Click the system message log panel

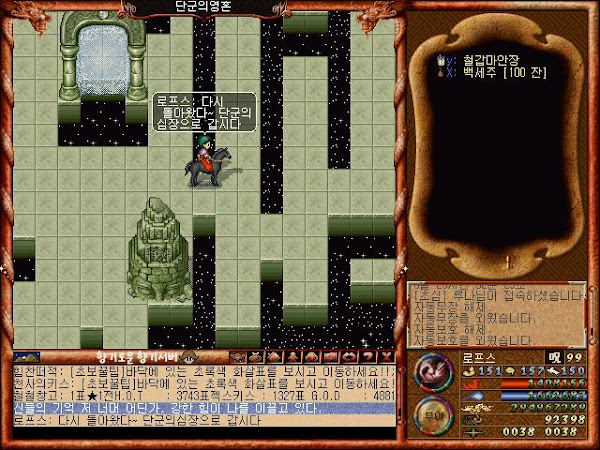tap(502, 314)
